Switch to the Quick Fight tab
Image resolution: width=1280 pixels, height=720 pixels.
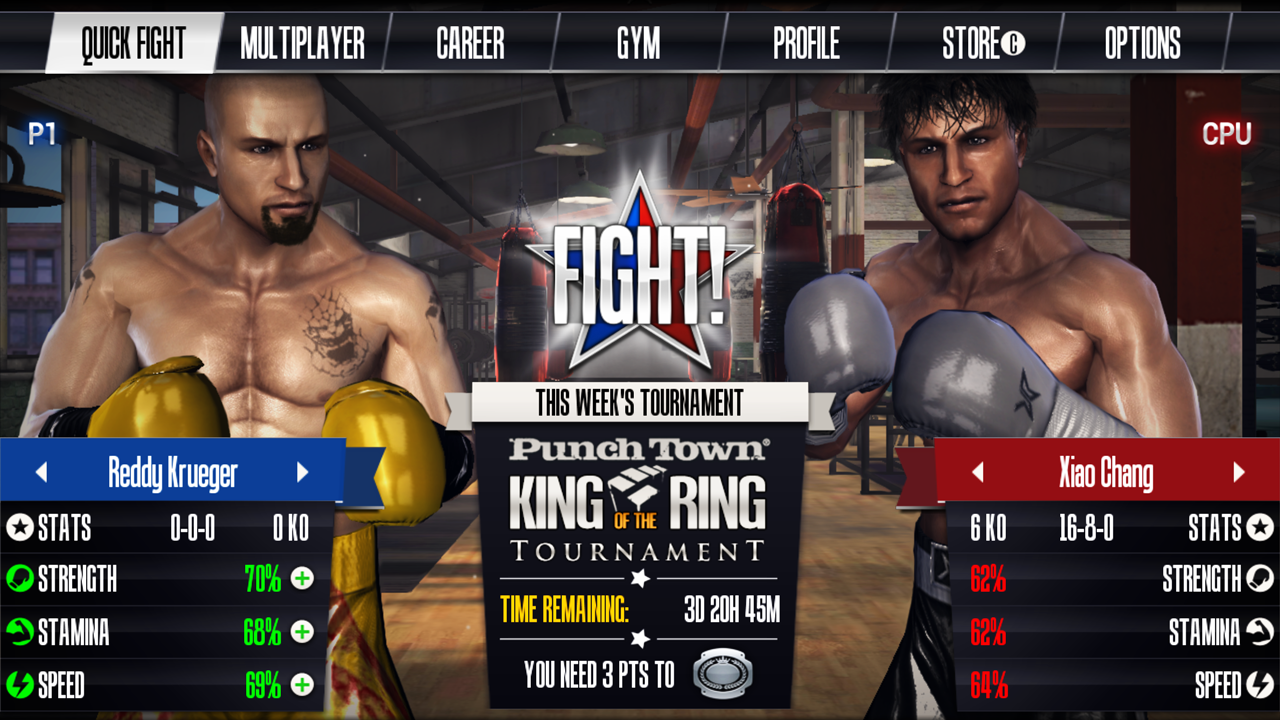coord(133,43)
